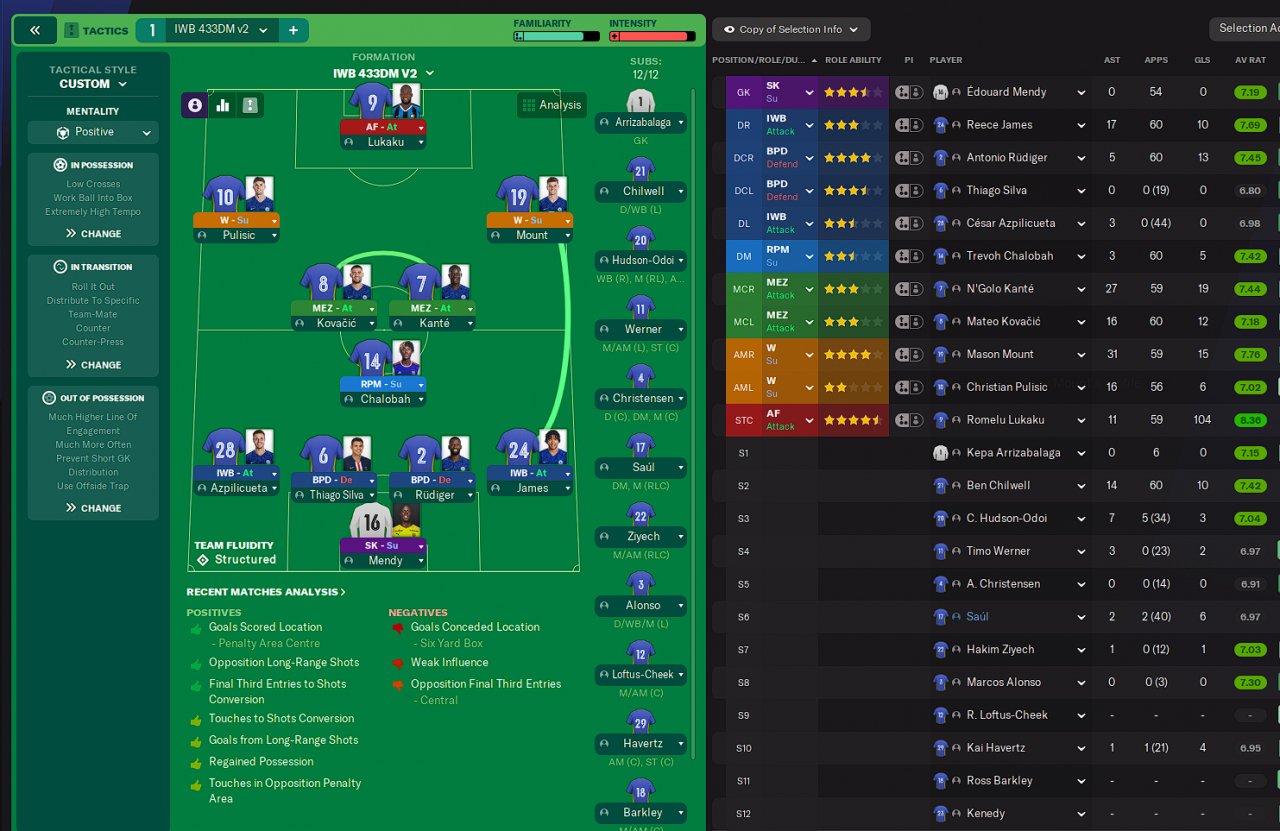This screenshot has width=1280, height=831.
Task: Click Change under Out of Possession instructions
Action: (93, 508)
